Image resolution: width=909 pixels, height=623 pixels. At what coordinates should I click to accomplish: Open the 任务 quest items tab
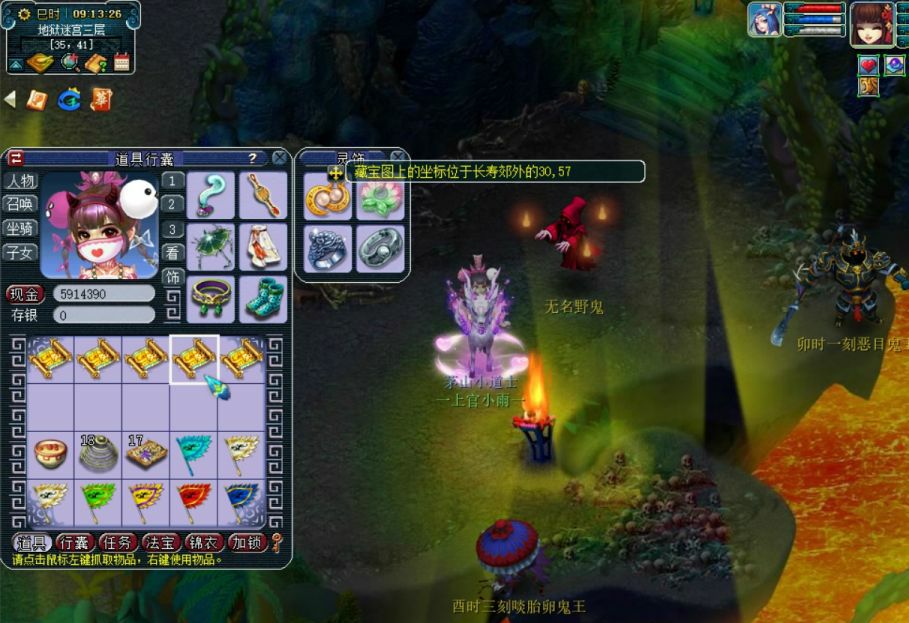click(118, 542)
